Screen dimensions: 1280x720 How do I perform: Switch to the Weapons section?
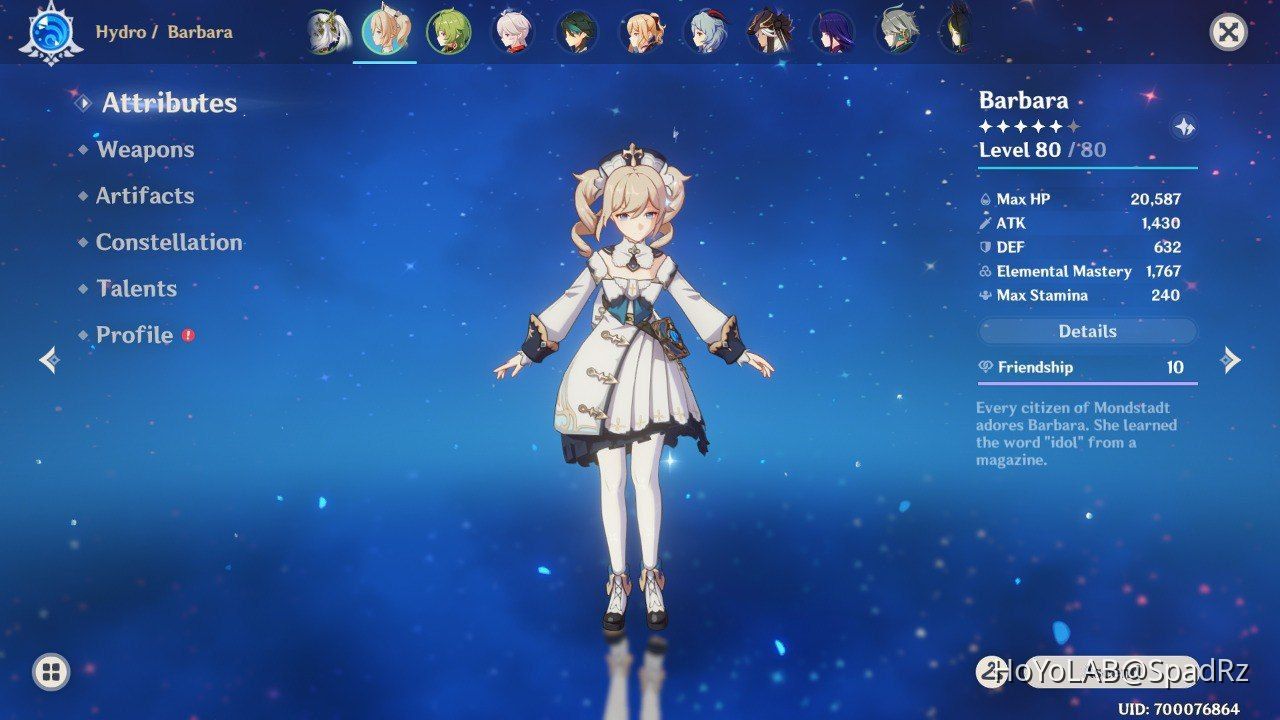coord(145,149)
